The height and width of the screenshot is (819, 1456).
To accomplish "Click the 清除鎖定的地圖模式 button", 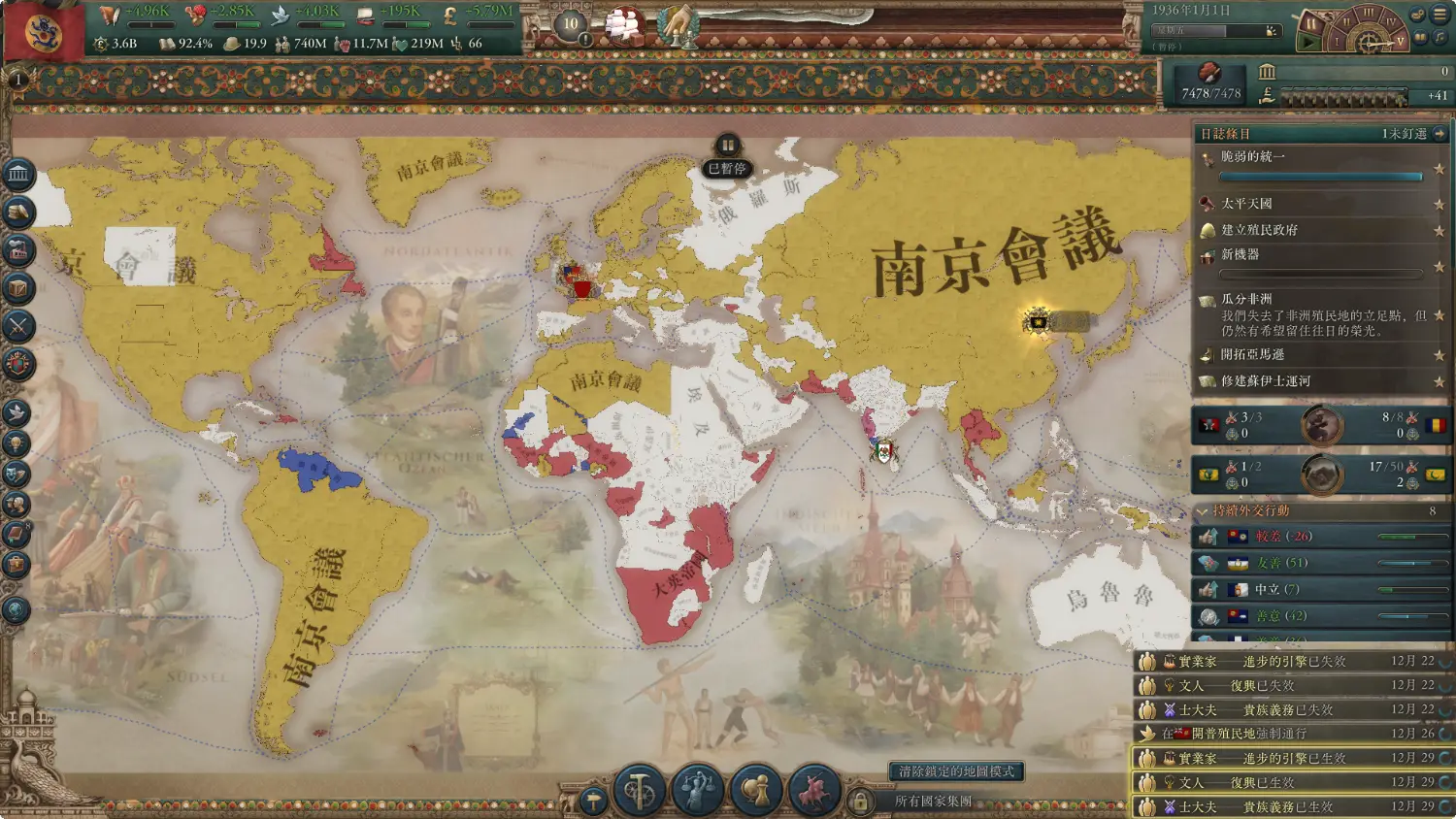I will point(956,771).
